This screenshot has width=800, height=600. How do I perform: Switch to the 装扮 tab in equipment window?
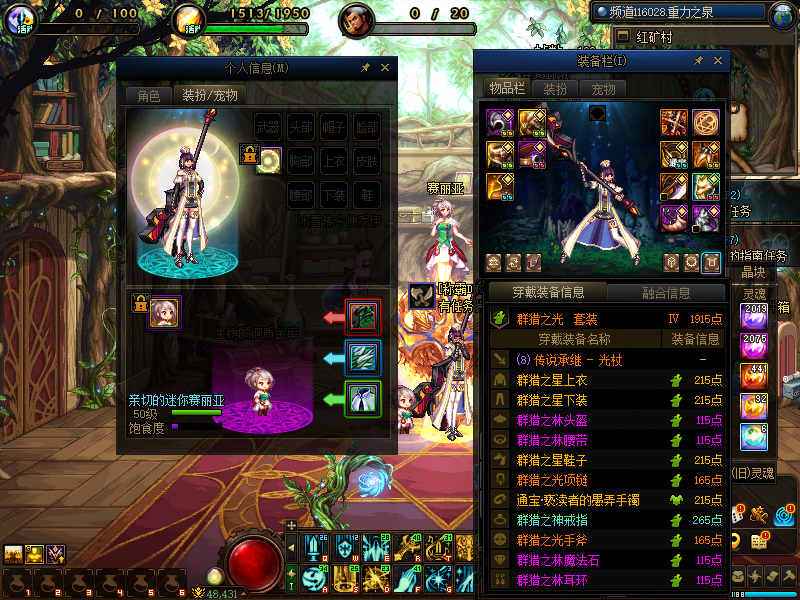tap(555, 89)
